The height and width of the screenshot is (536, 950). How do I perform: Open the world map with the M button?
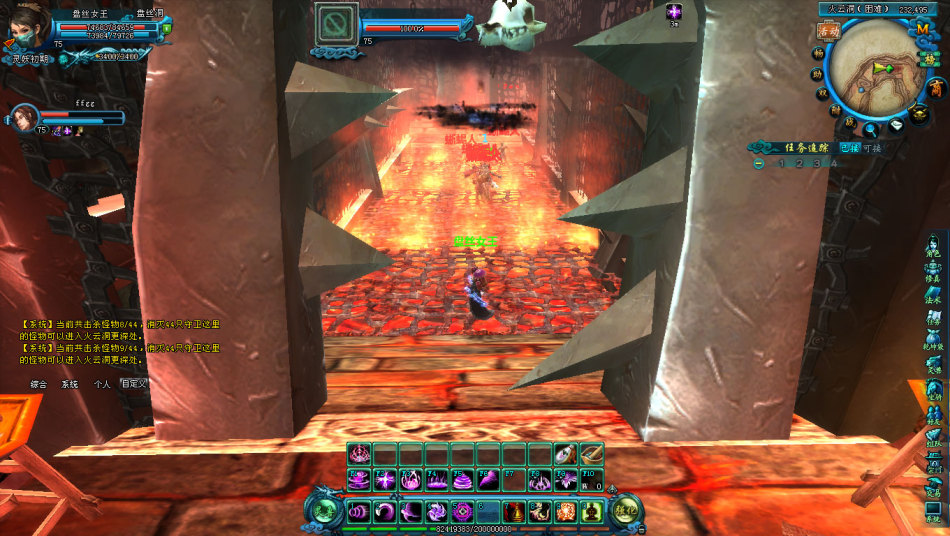point(922,29)
